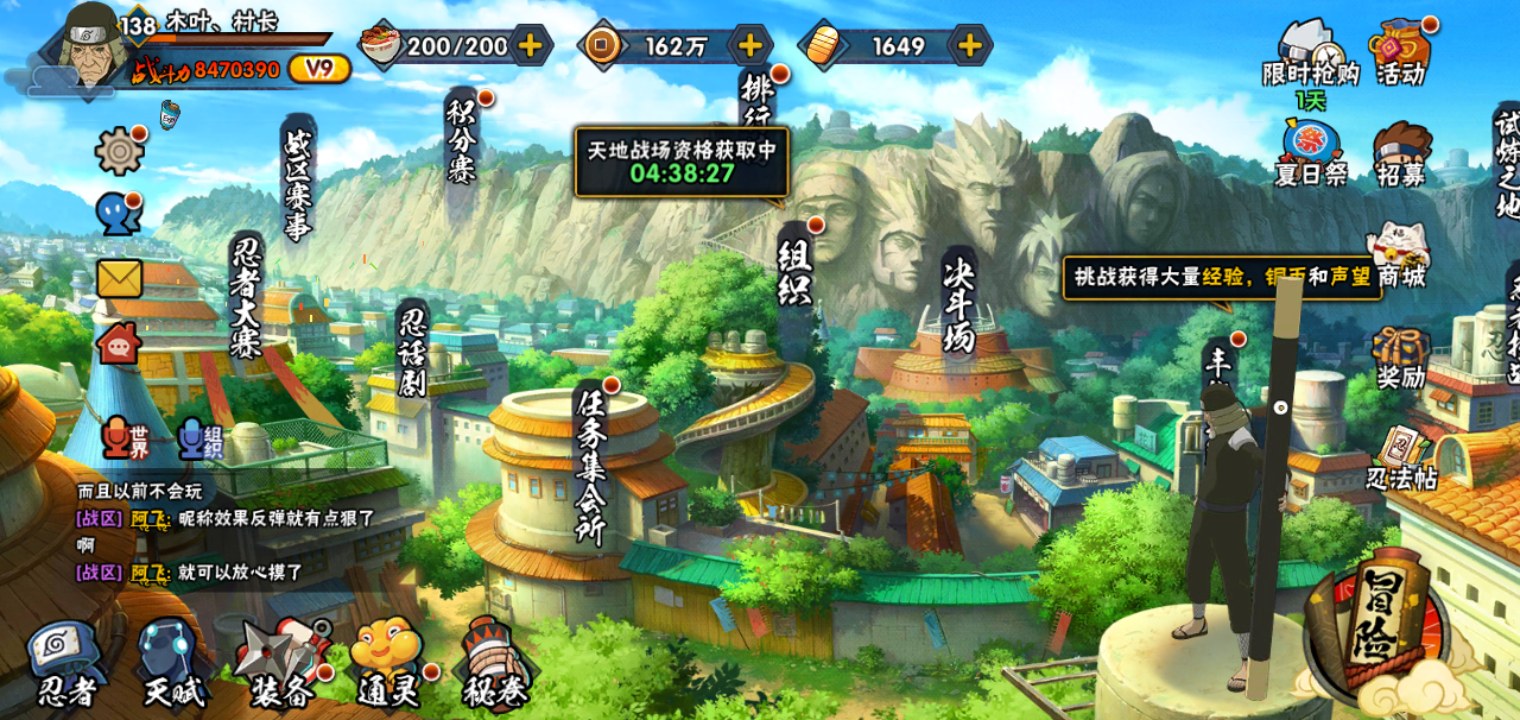Open the 忍法帖 ninja pass
The width and height of the screenshot is (1520, 720).
[x=1403, y=458]
